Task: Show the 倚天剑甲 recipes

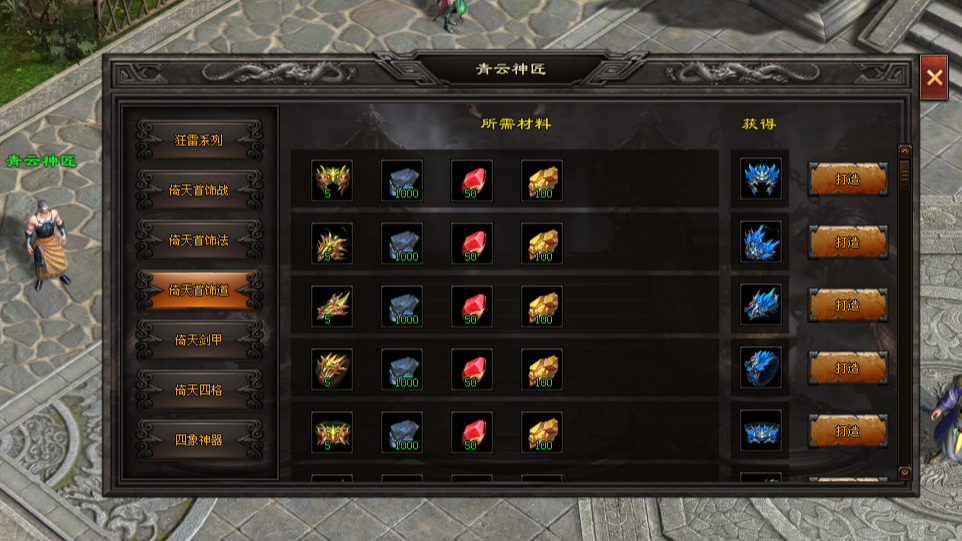Action: (x=199, y=340)
